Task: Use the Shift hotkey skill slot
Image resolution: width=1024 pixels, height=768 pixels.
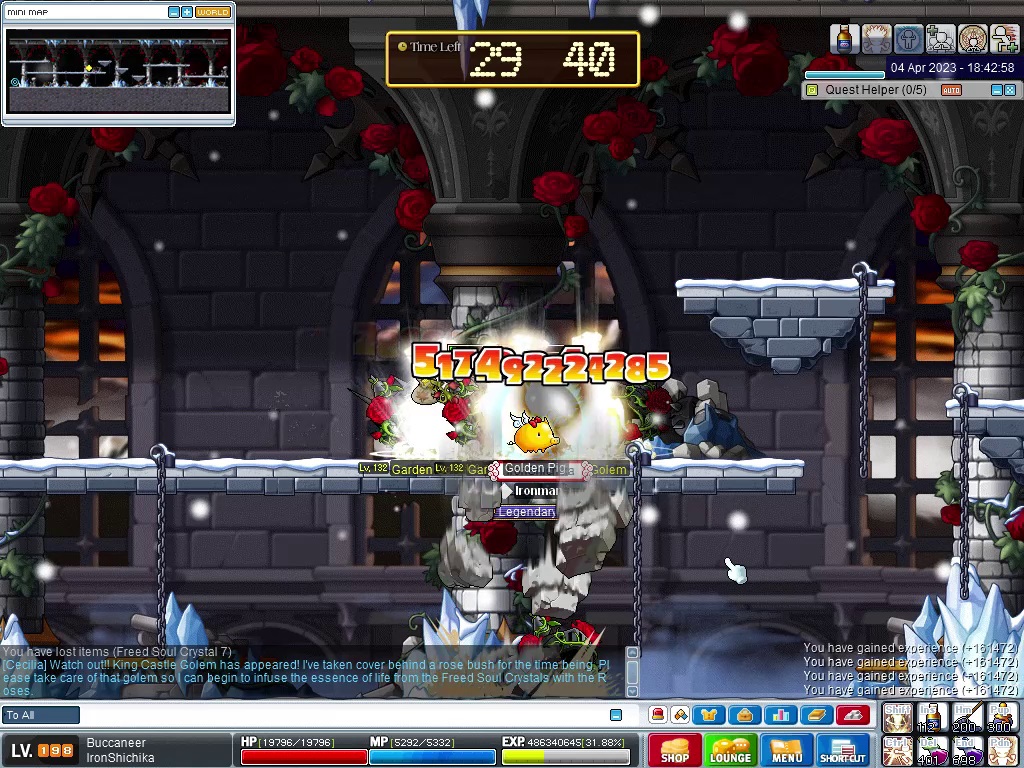Action: point(897,717)
